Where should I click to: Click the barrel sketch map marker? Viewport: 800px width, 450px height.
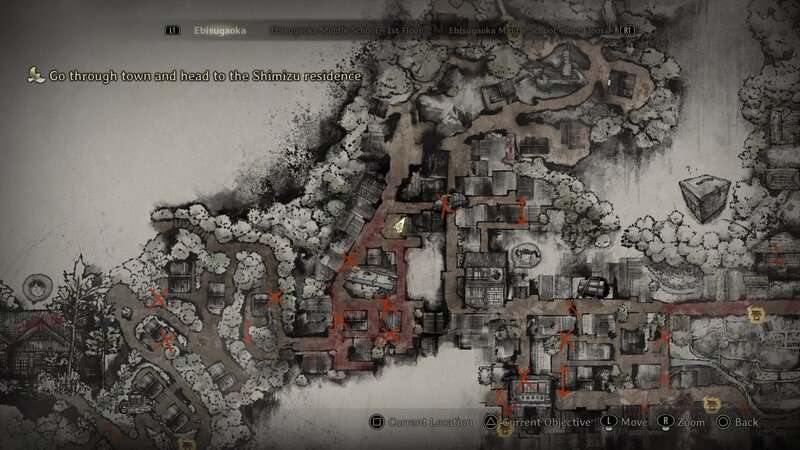[x=594, y=285]
